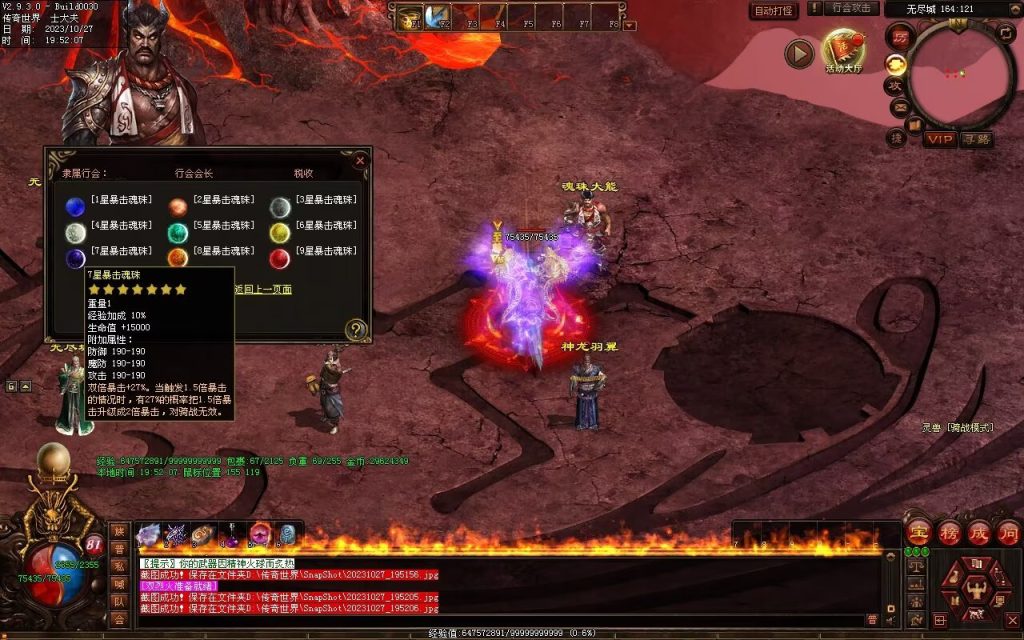Open the VIP panel
This screenshot has width=1024, height=640.
[939, 139]
